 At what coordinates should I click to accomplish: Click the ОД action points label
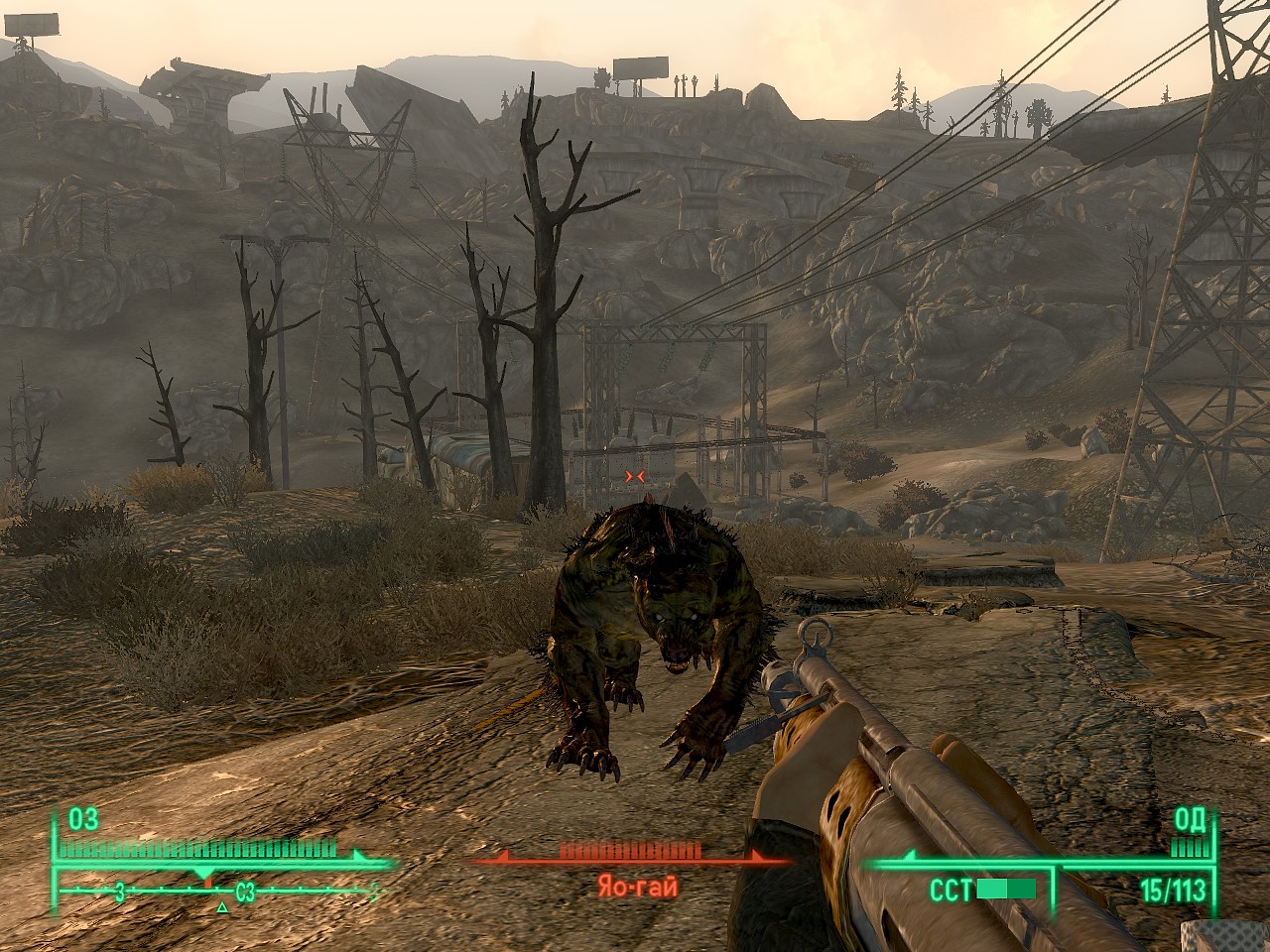[1191, 821]
